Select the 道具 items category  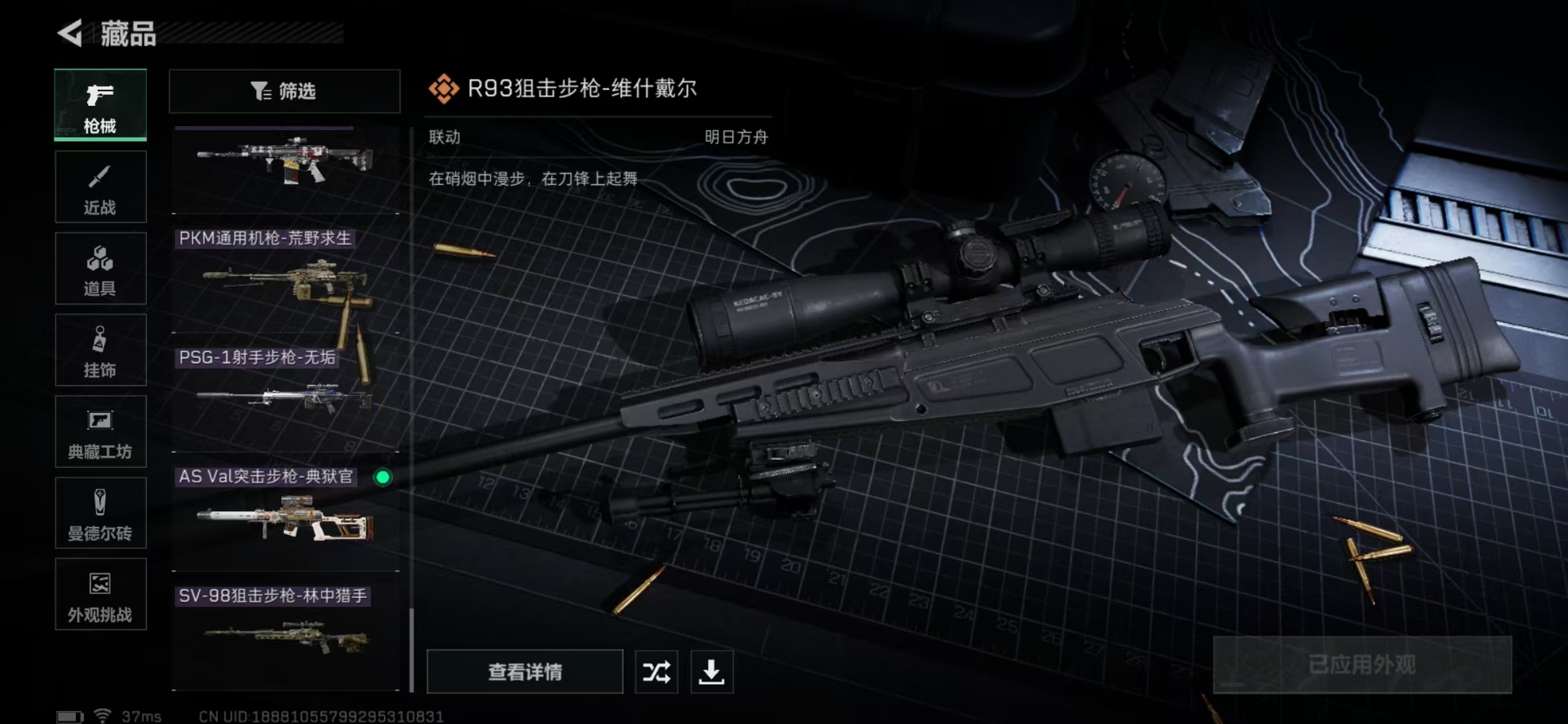pyautogui.click(x=101, y=269)
